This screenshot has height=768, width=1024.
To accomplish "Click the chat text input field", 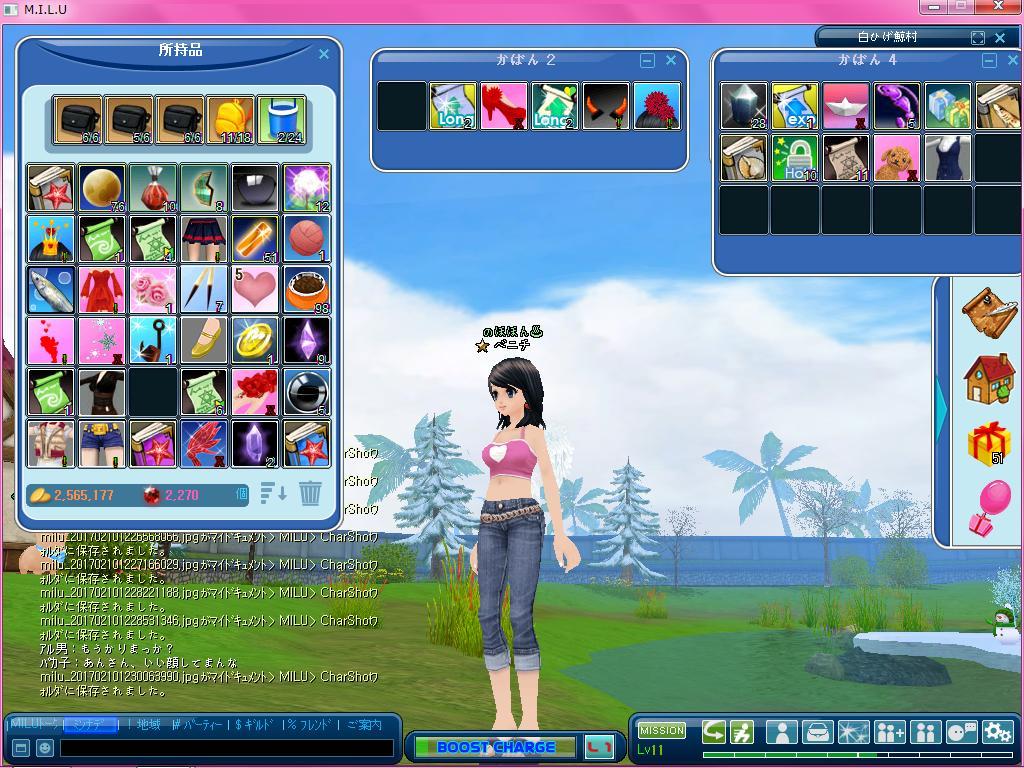I will click(226, 748).
